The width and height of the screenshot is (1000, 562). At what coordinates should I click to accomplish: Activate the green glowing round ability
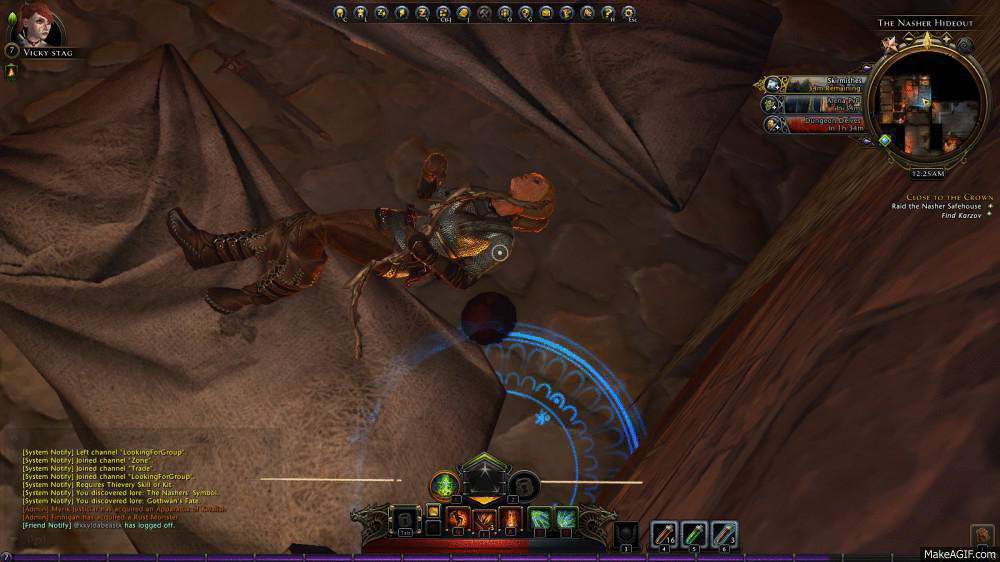[x=443, y=486]
